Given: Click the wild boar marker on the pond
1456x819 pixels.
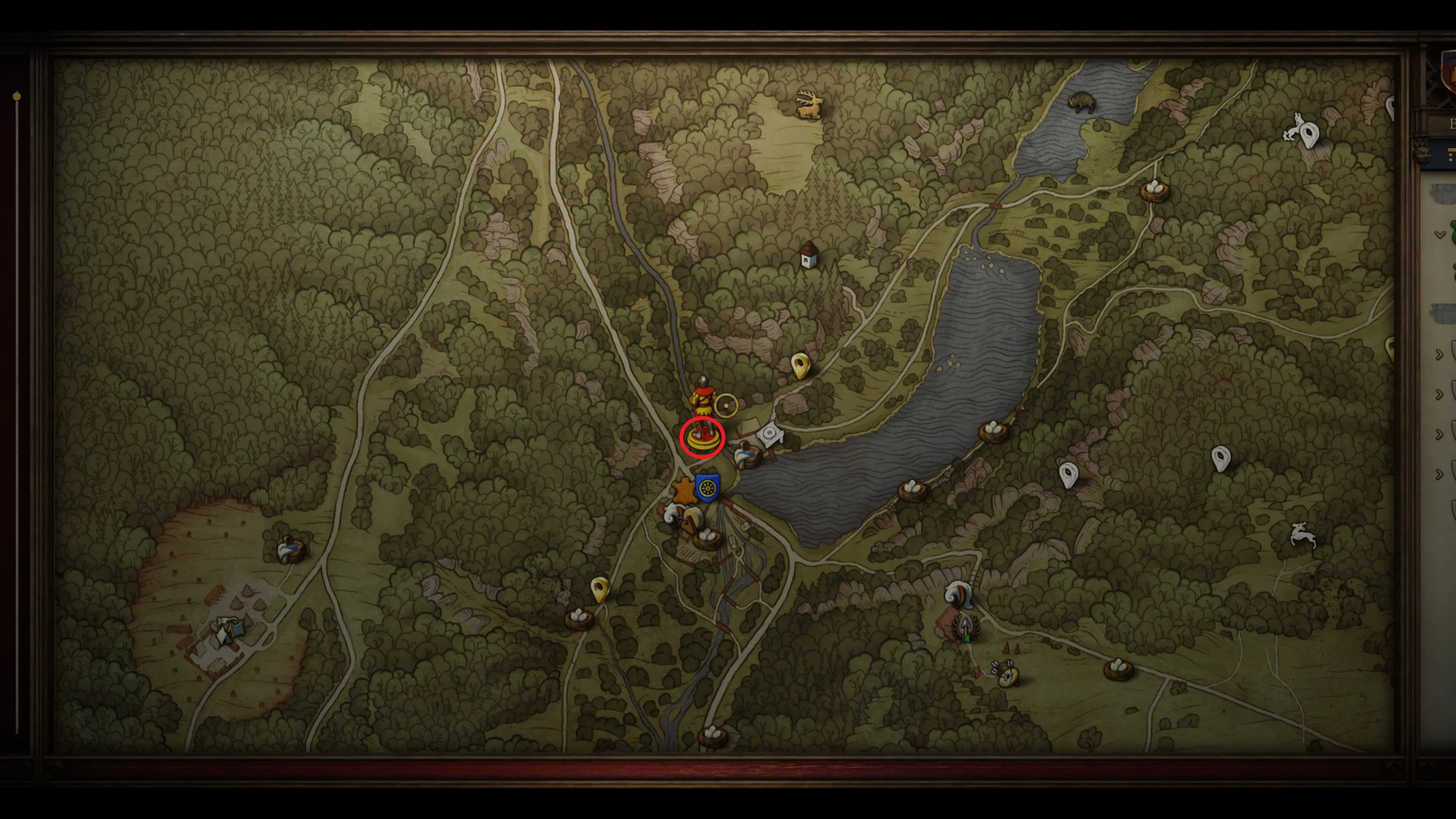Looking at the screenshot, I should point(1081,102).
